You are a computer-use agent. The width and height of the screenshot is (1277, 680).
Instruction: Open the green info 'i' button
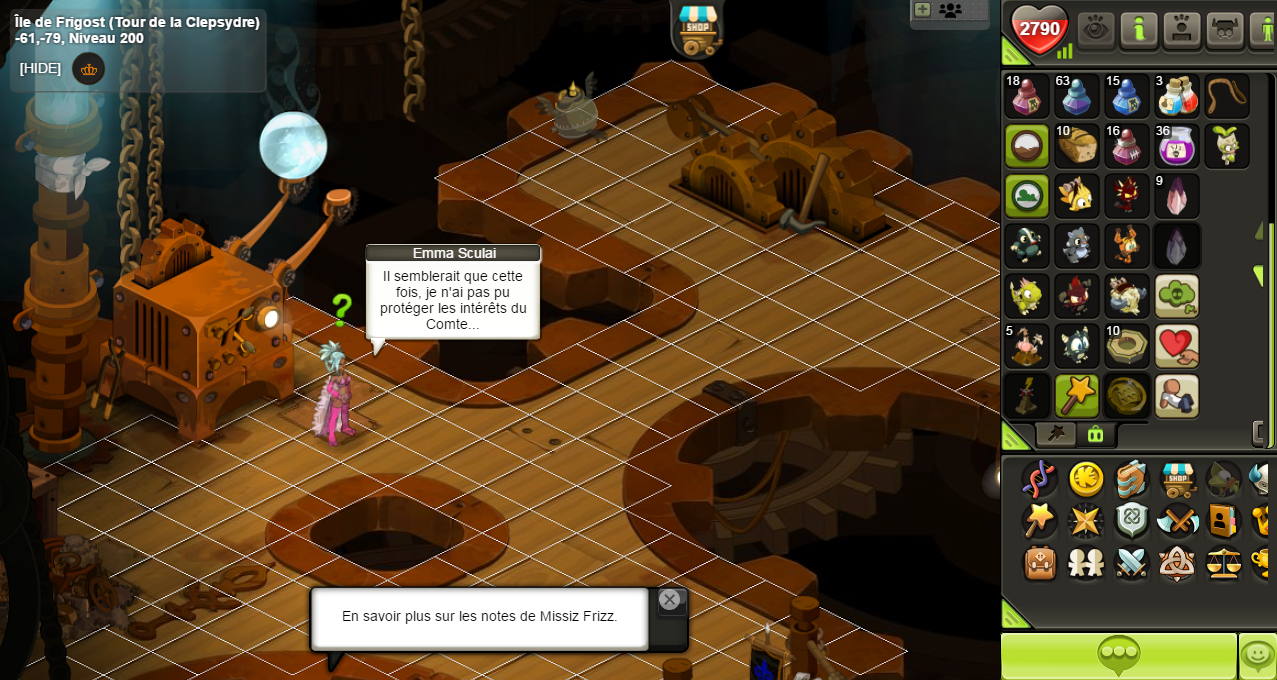pos(1139,29)
